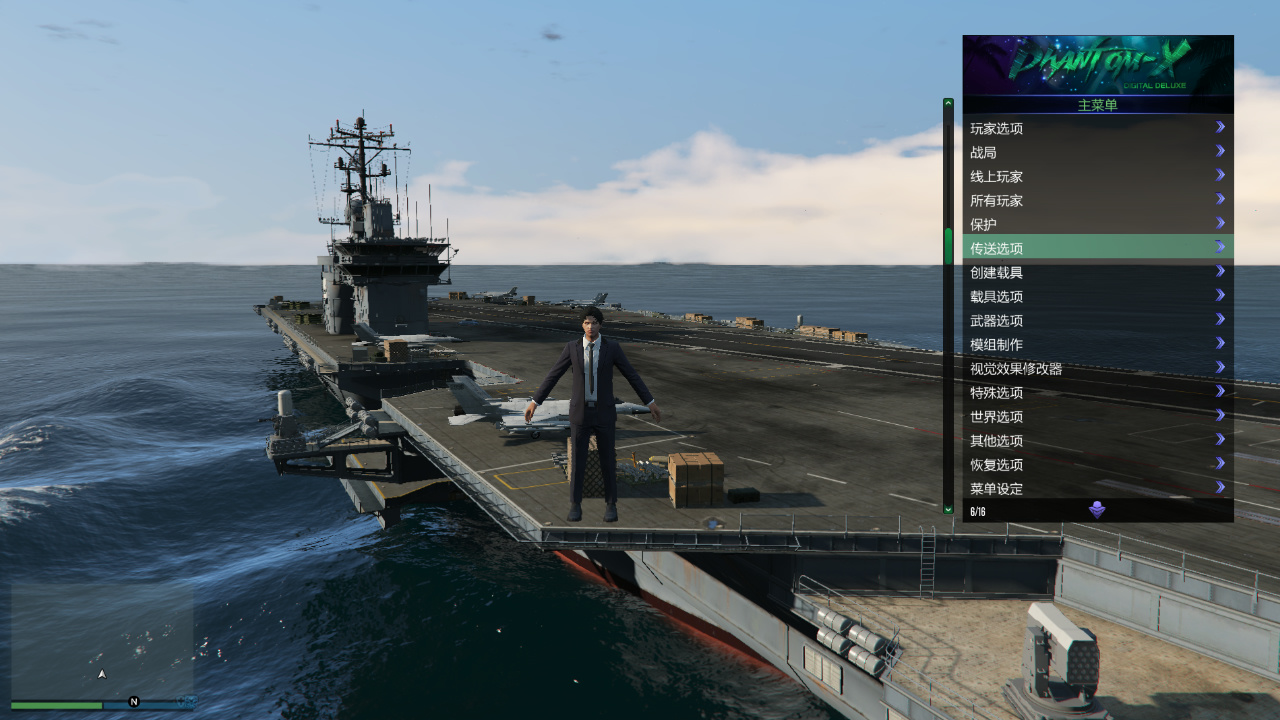Open the 世界选项 world options submenu
Viewport: 1280px width, 720px height.
click(x=1097, y=416)
